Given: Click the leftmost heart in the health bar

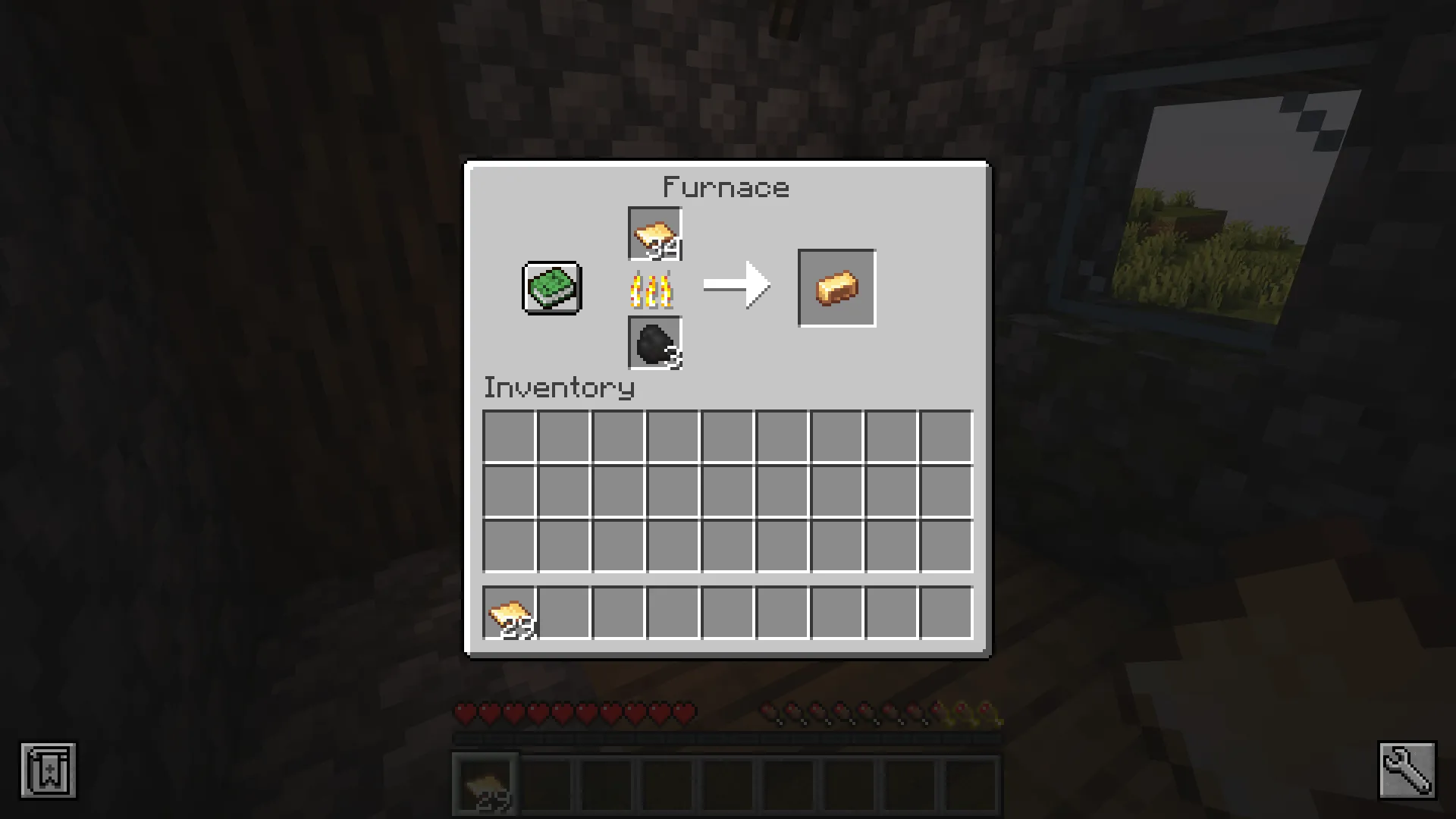Looking at the screenshot, I should coord(464,711).
